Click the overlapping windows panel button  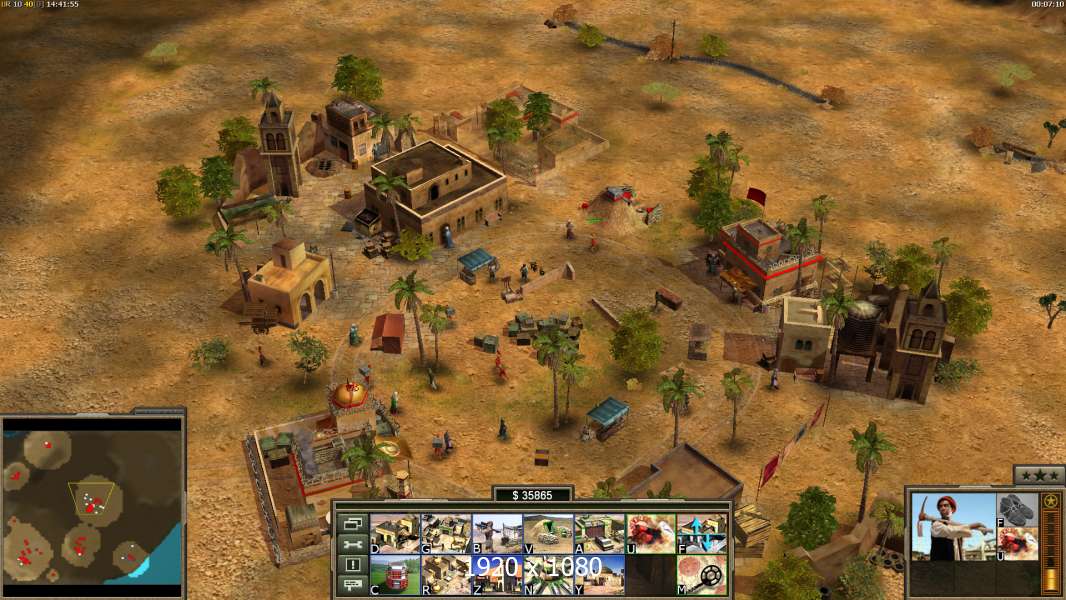click(x=351, y=523)
